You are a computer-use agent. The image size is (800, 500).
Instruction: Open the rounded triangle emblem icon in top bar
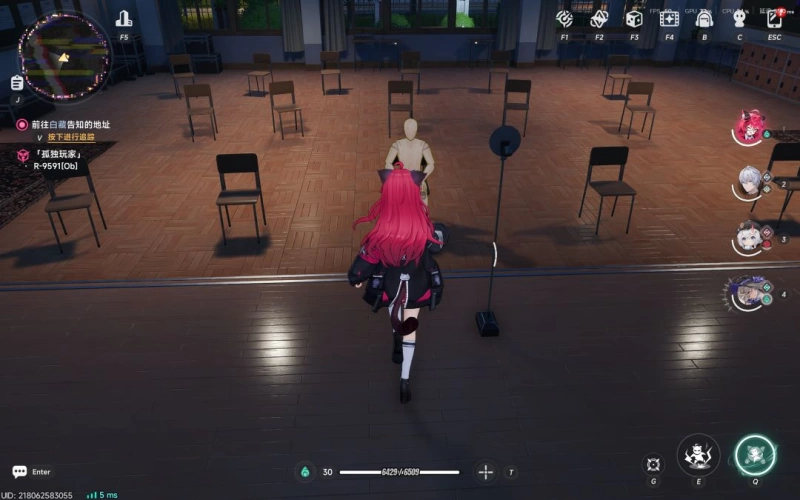coord(599,18)
